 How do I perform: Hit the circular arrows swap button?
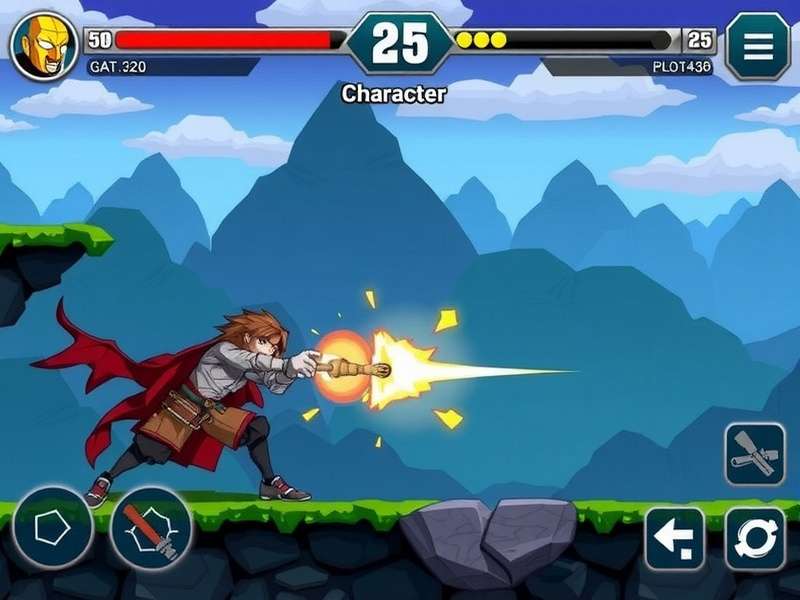[x=755, y=538]
